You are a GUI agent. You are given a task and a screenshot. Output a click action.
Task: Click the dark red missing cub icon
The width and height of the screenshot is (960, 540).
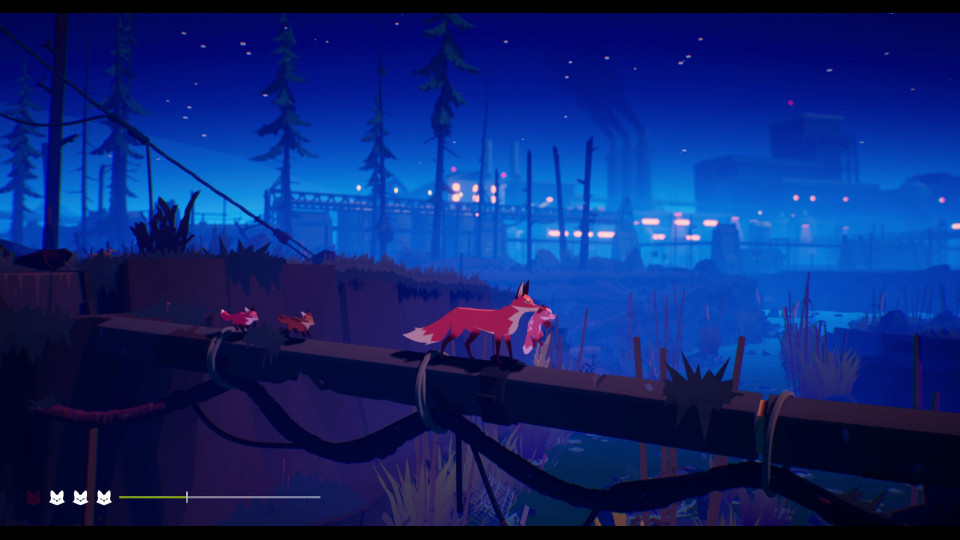pyautogui.click(x=33, y=497)
